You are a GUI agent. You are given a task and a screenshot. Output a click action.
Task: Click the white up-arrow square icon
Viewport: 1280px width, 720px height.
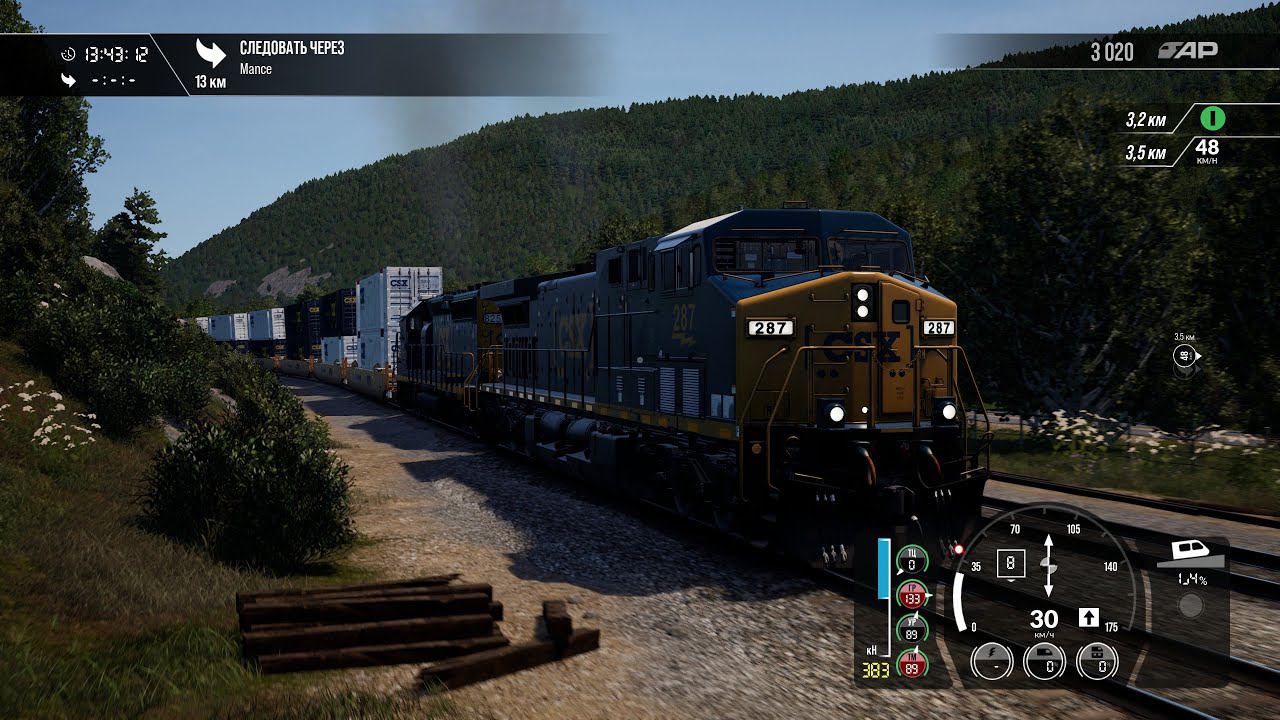[x=1089, y=617]
